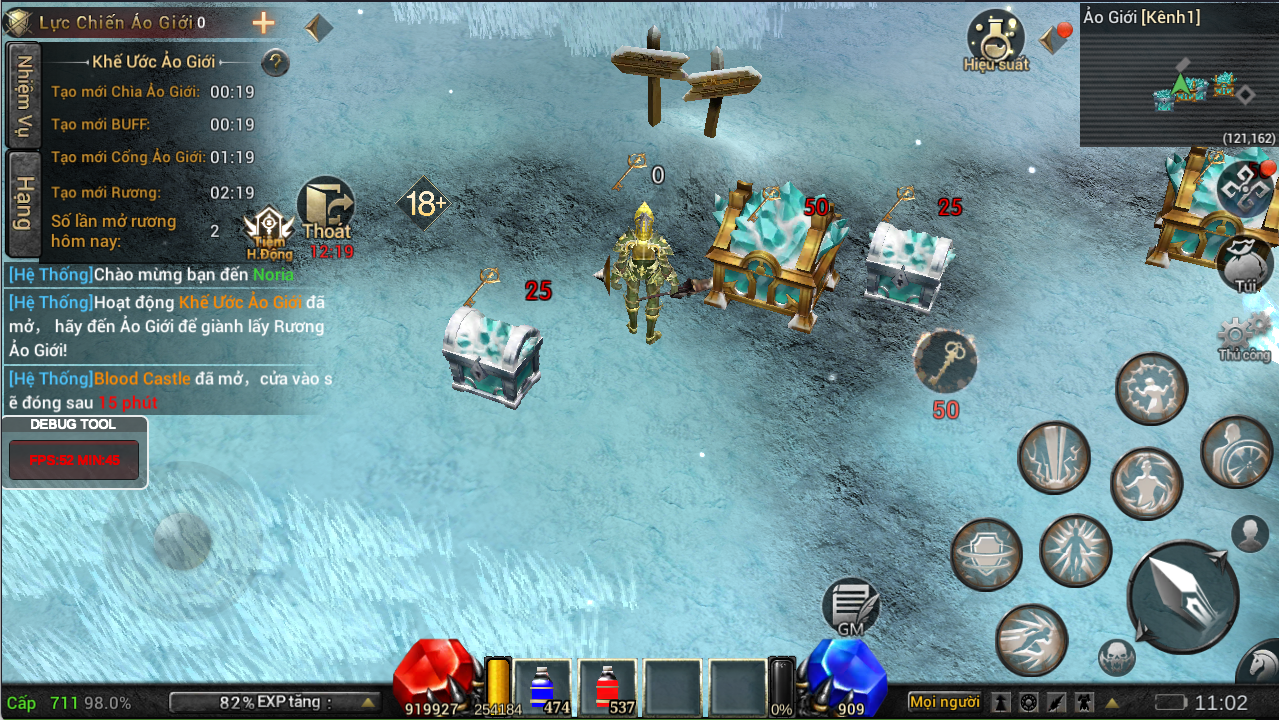The image size is (1279, 720).
Task: Open the Khế Ước Ảo Giới help question mark
Action: tap(275, 63)
